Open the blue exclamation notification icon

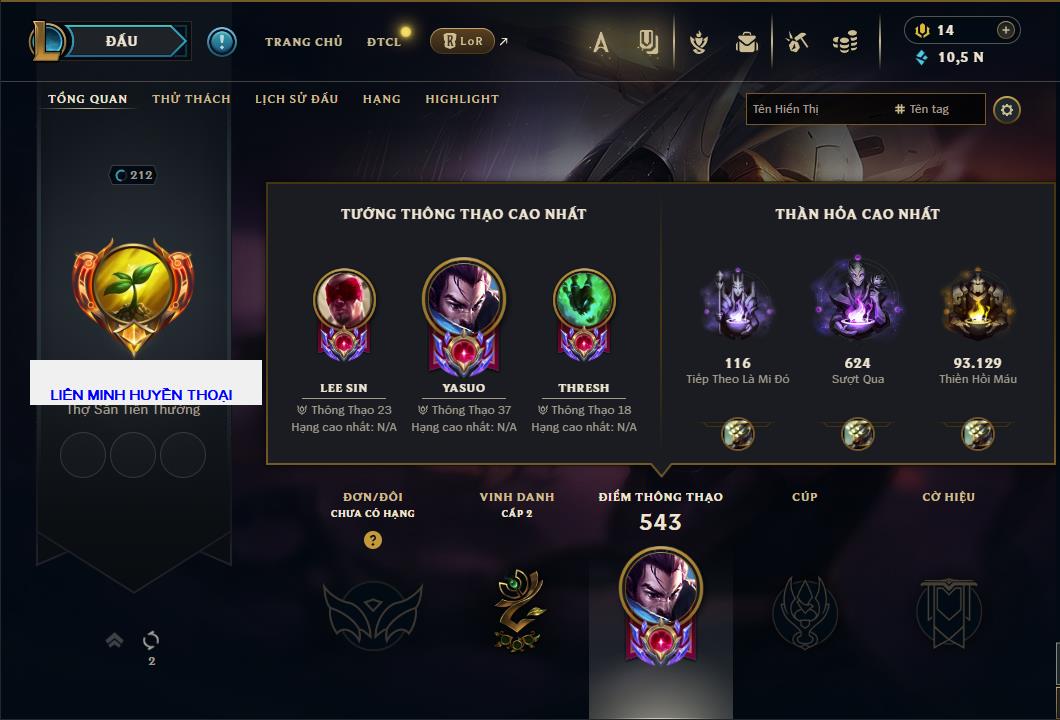222,41
